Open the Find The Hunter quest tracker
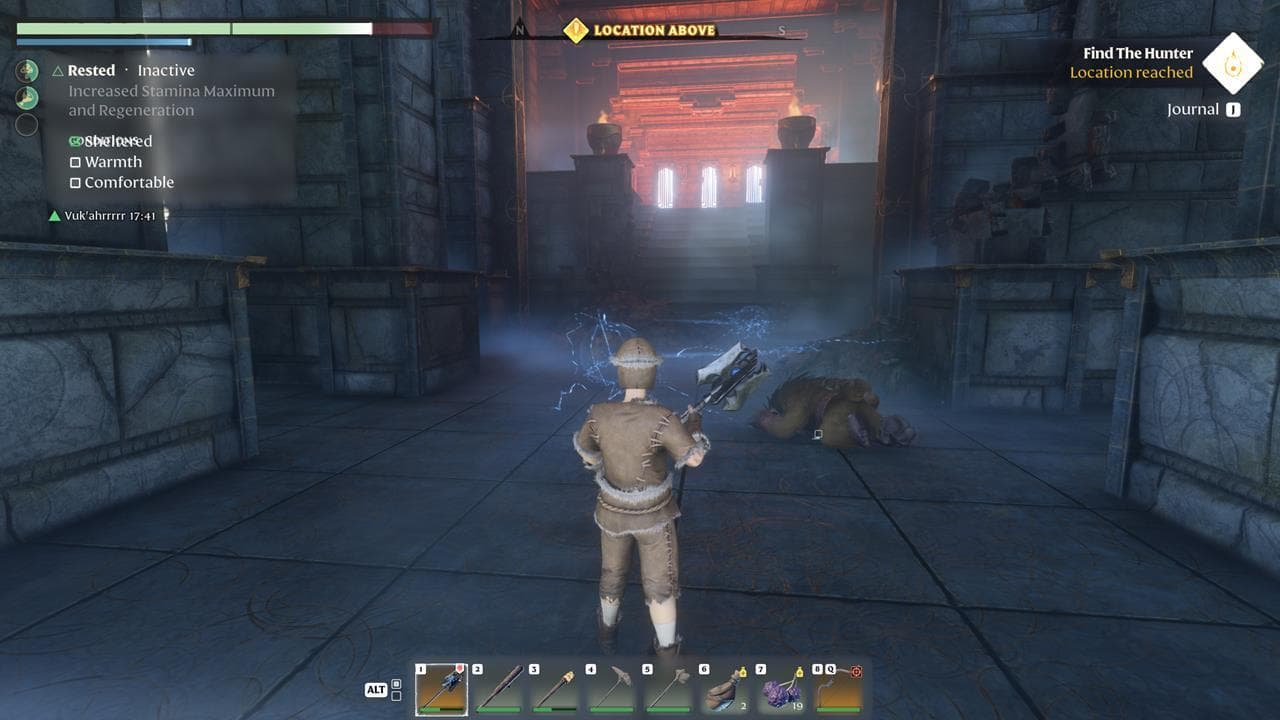This screenshot has width=1280, height=720. point(1137,53)
